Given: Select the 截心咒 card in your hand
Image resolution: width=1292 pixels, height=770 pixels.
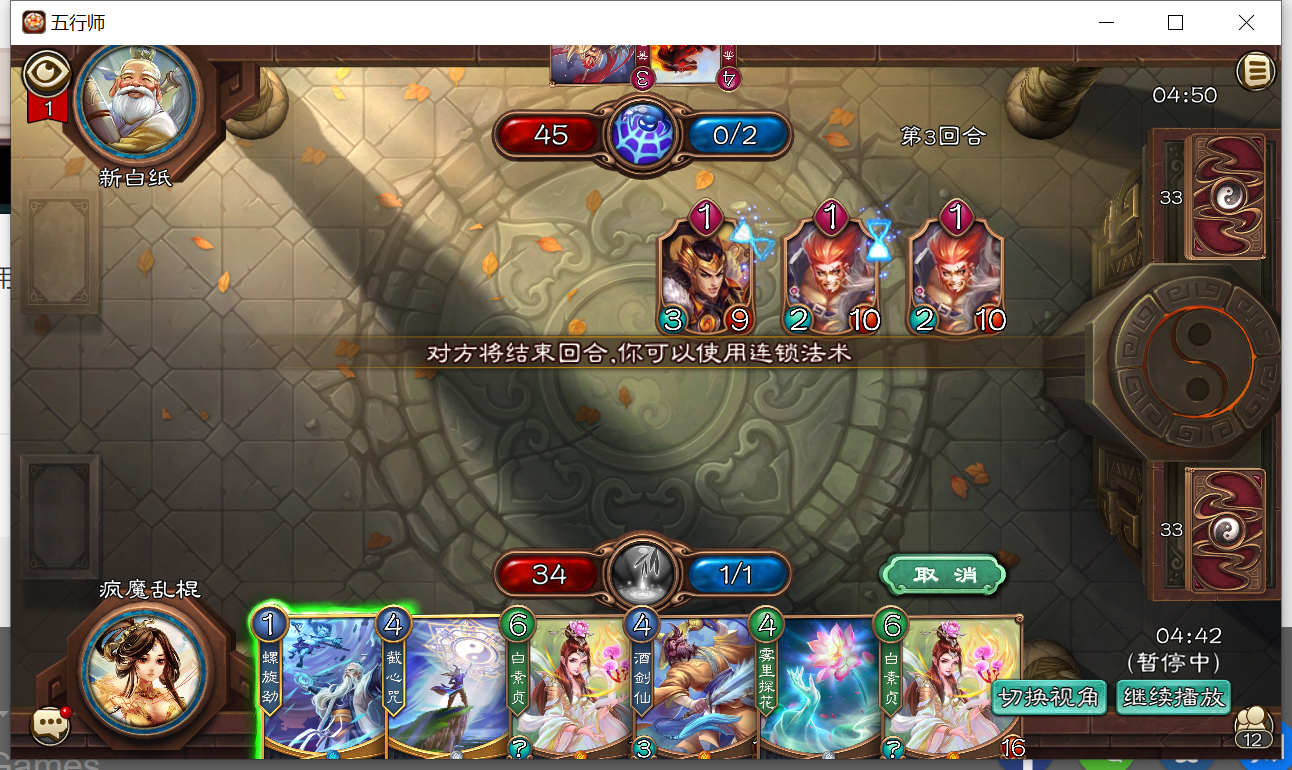Looking at the screenshot, I should (445, 690).
